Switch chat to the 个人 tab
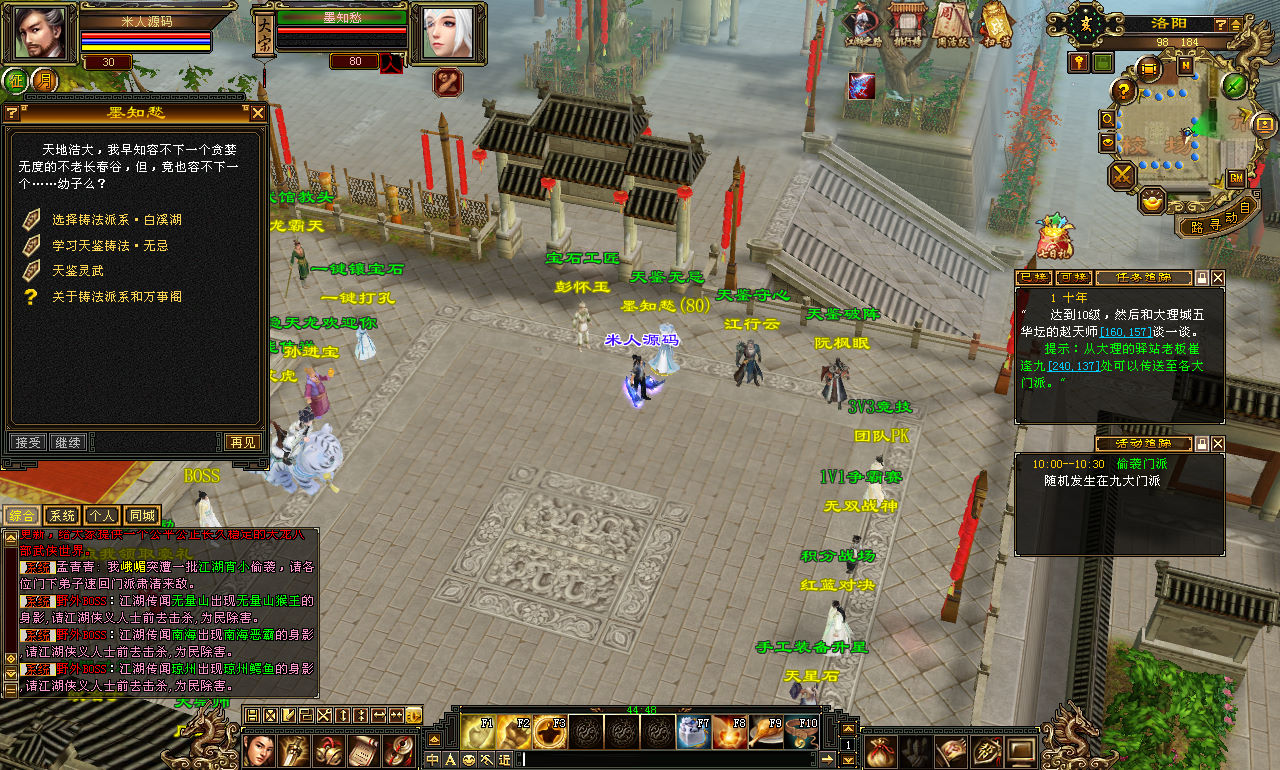This screenshot has height=770, width=1280. [102, 515]
